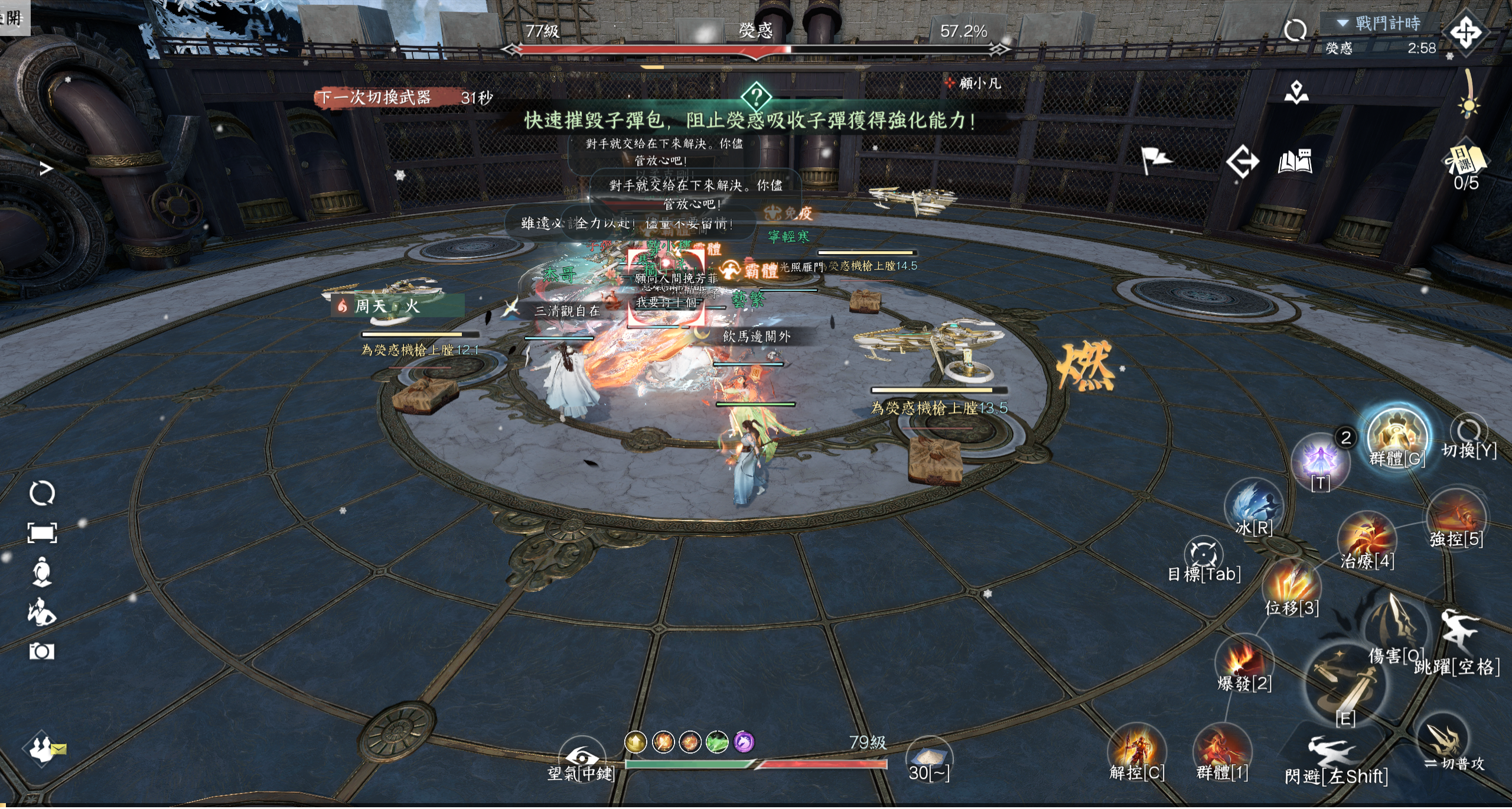Activate the 爆發 burst skill
This screenshot has width=1512, height=809.
(x=1243, y=661)
